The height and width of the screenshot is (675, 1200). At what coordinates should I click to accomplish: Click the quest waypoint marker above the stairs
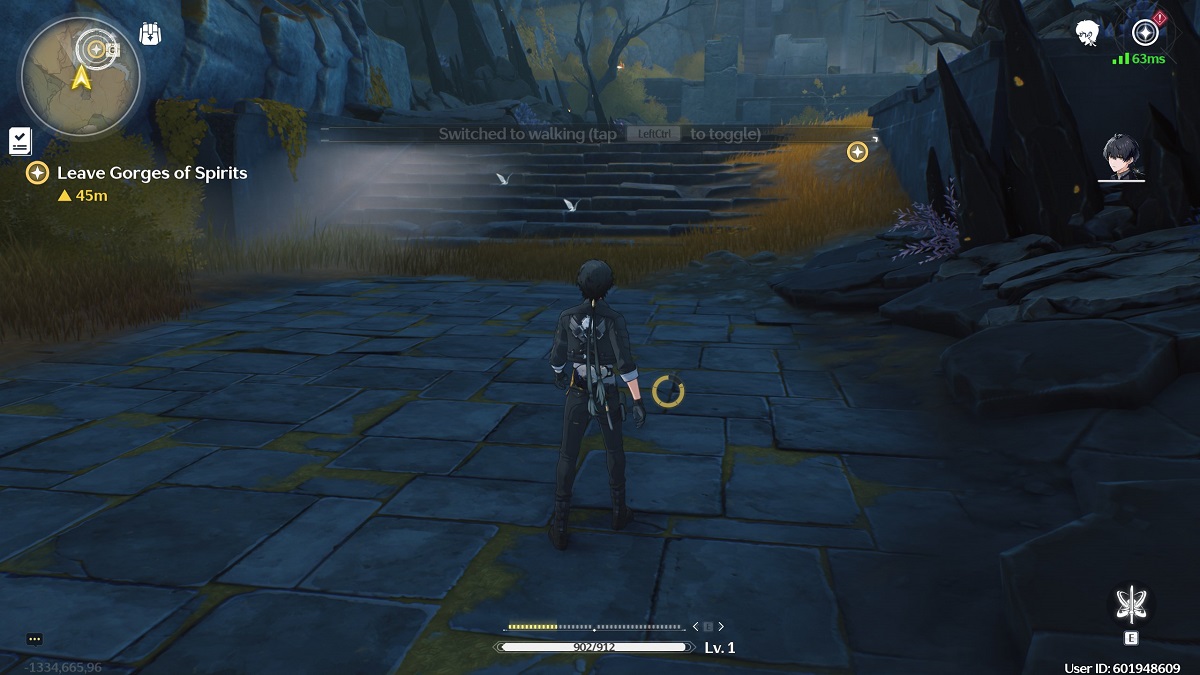pyautogui.click(x=857, y=151)
